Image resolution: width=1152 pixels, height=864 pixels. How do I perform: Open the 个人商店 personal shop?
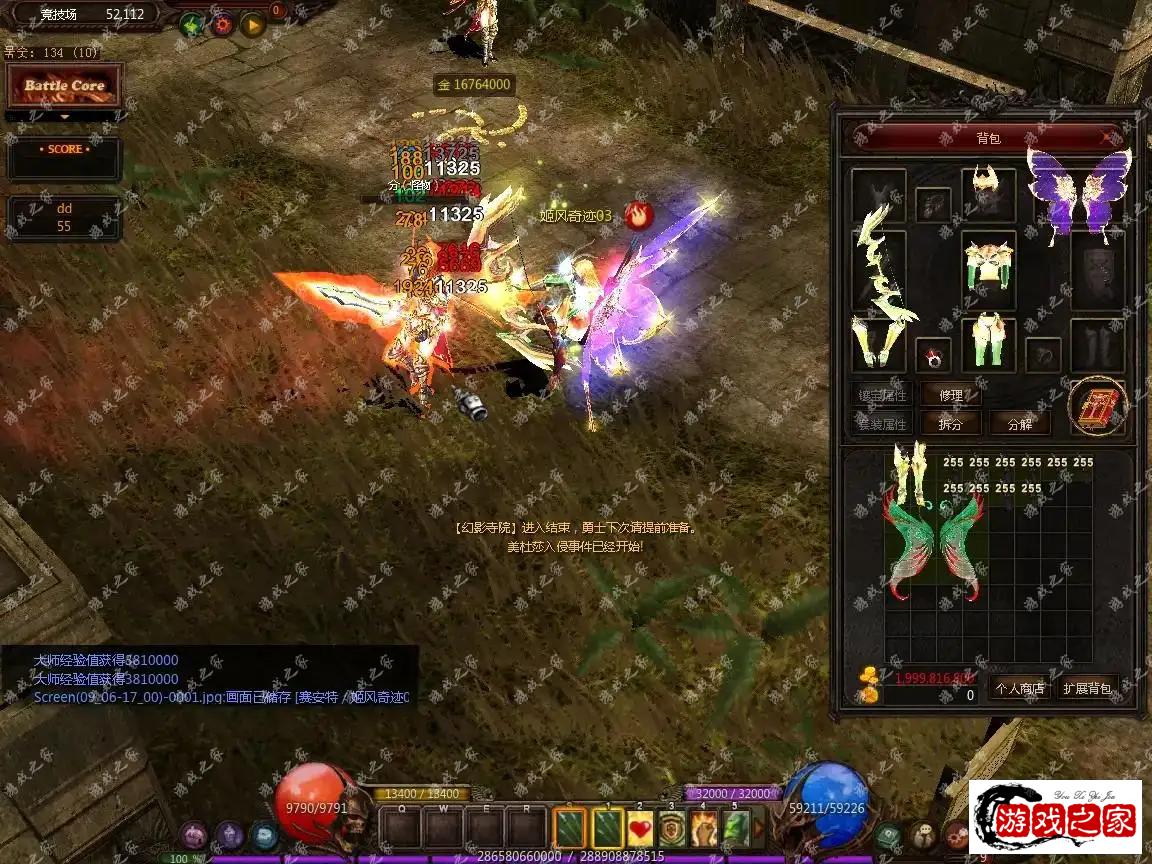(x=1018, y=688)
